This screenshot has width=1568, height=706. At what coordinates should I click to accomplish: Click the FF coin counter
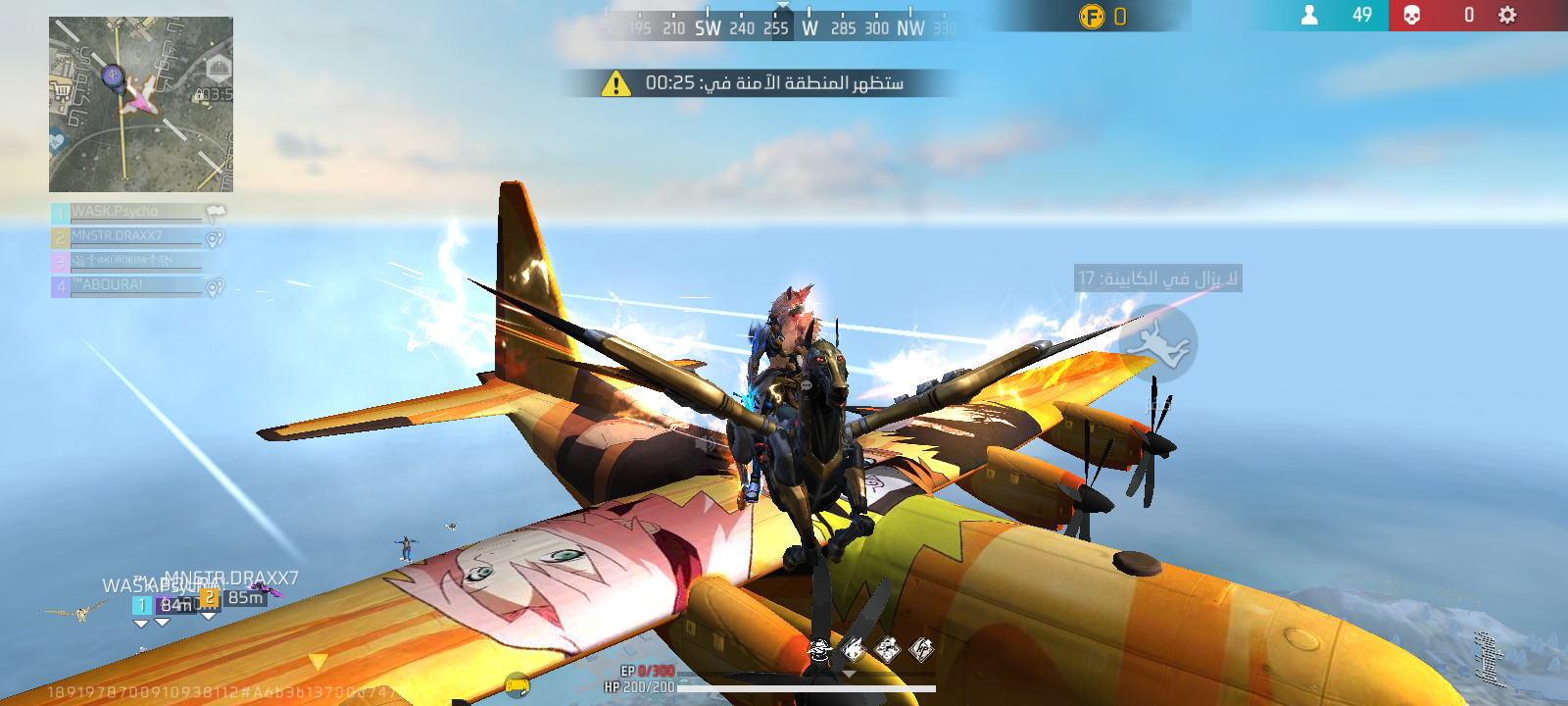[x=1102, y=16]
